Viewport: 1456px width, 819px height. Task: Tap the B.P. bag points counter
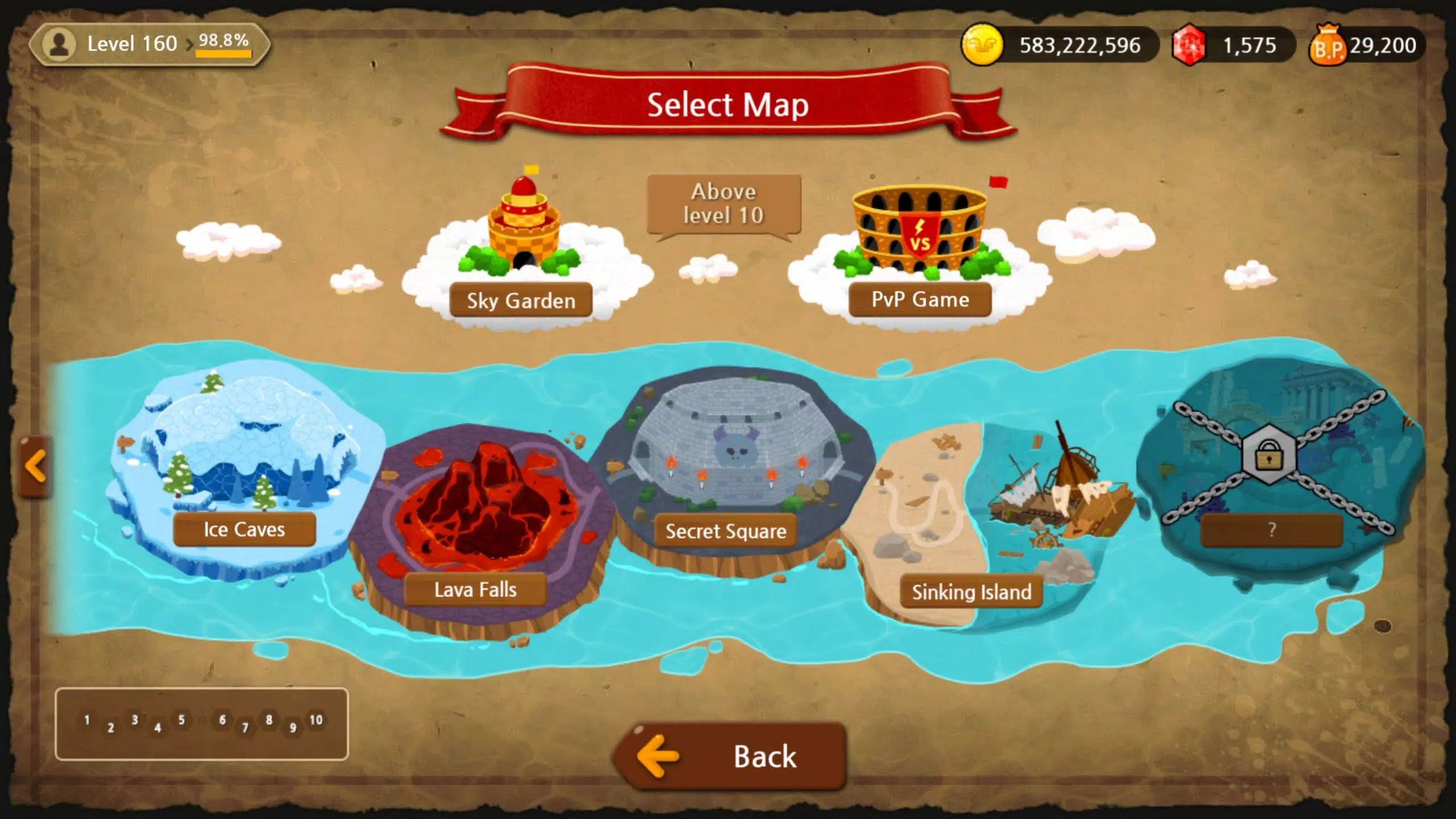[1366, 45]
